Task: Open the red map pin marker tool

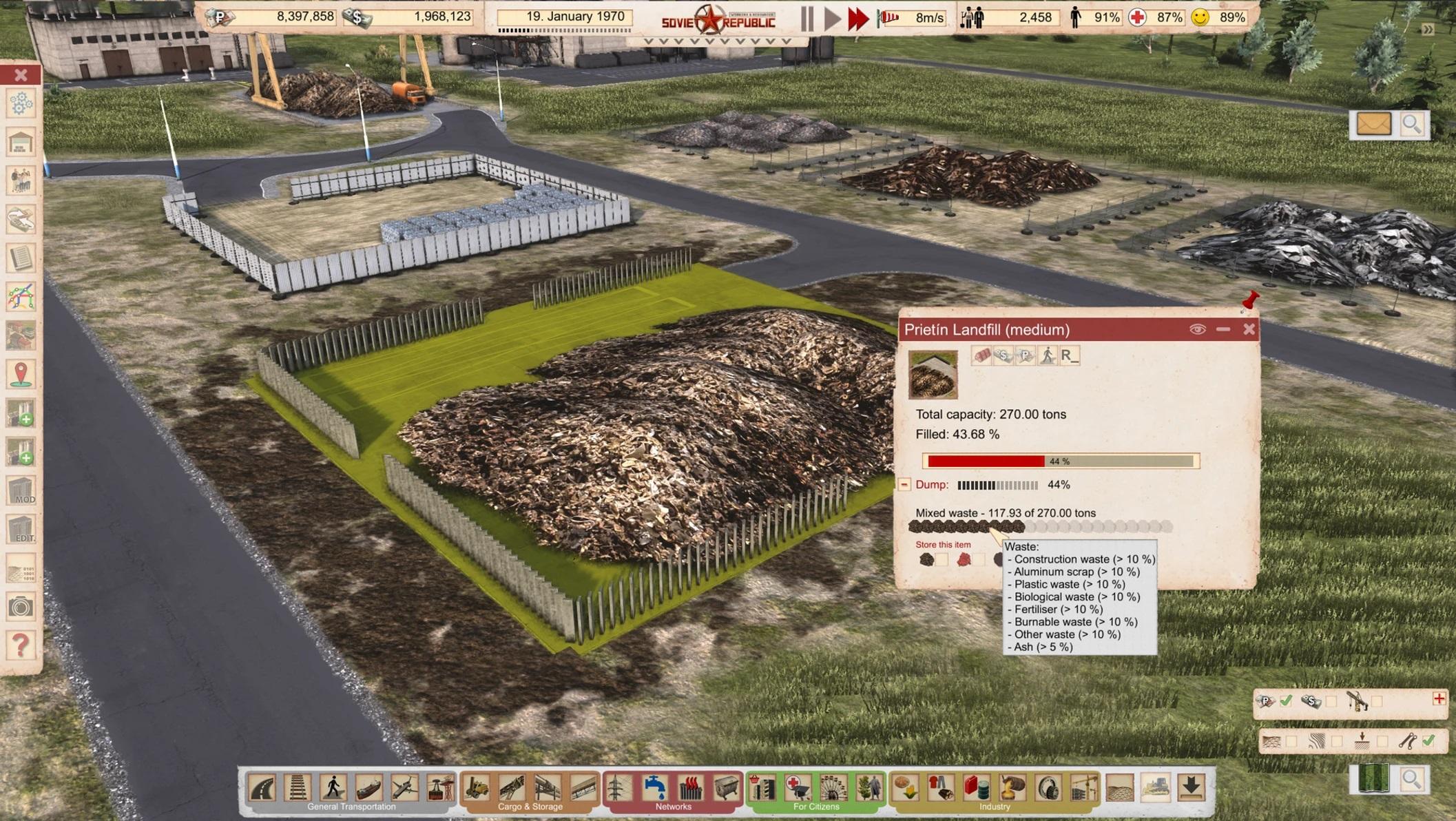Action: click(x=21, y=374)
